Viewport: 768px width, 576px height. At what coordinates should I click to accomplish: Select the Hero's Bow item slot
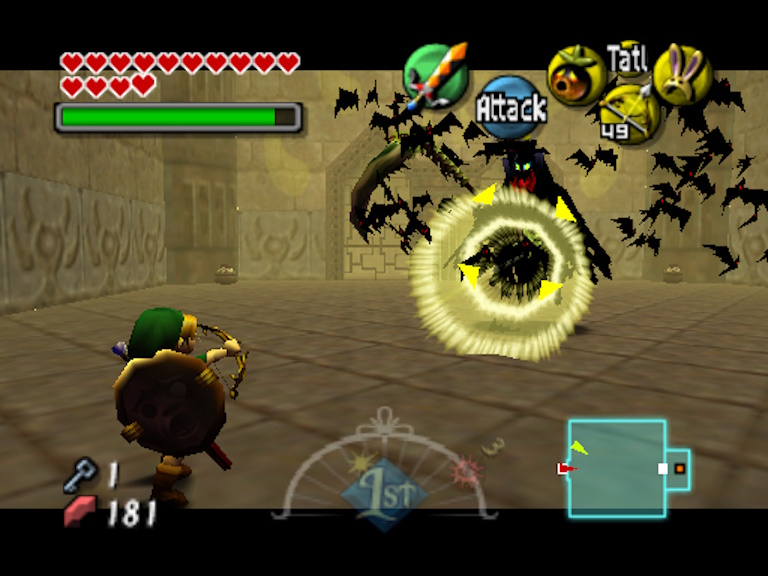click(x=629, y=112)
